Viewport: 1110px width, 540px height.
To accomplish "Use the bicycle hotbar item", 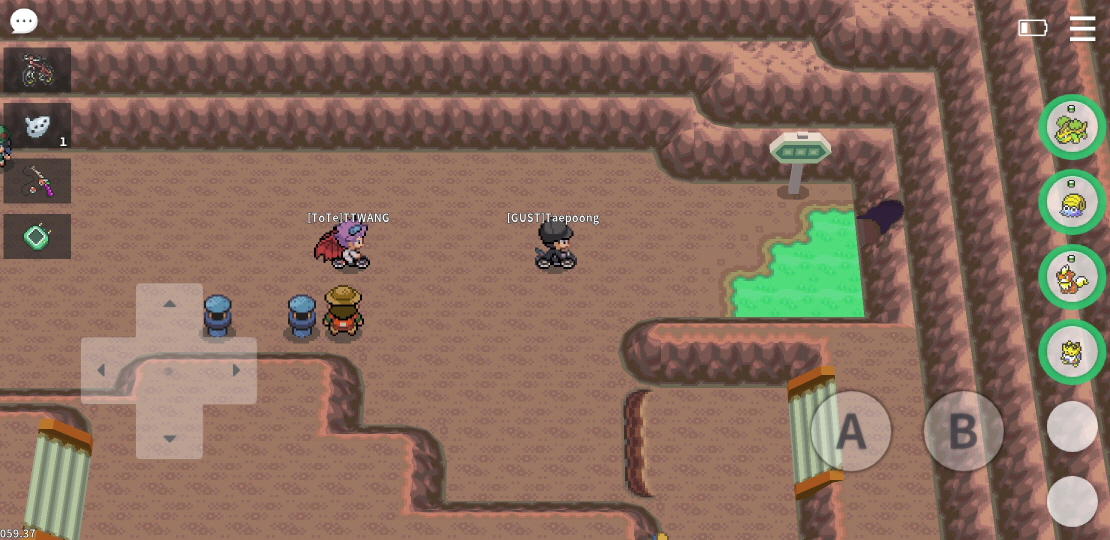I will pyautogui.click(x=37, y=70).
